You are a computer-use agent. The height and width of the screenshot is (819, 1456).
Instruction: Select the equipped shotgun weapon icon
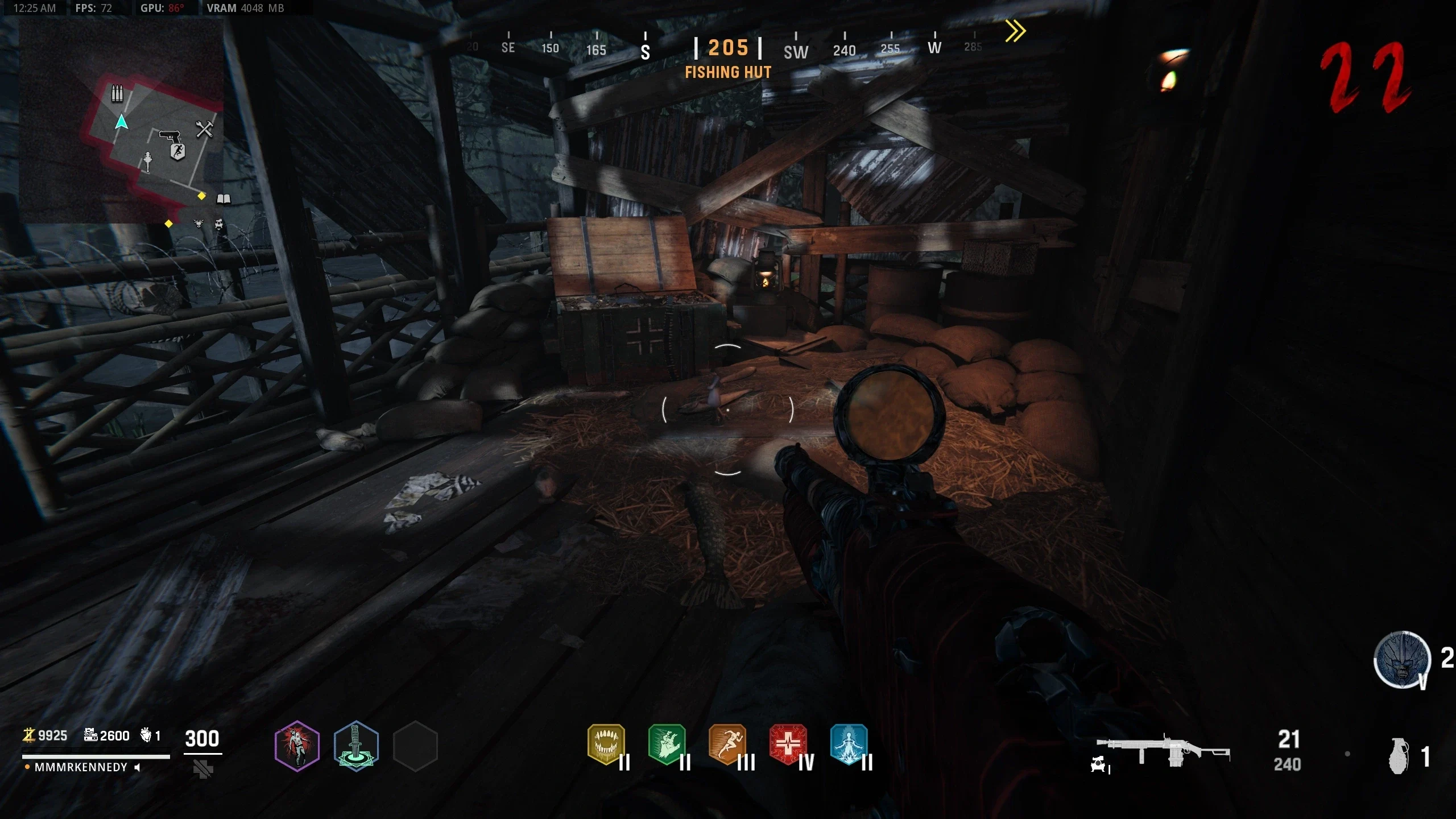point(1163,751)
